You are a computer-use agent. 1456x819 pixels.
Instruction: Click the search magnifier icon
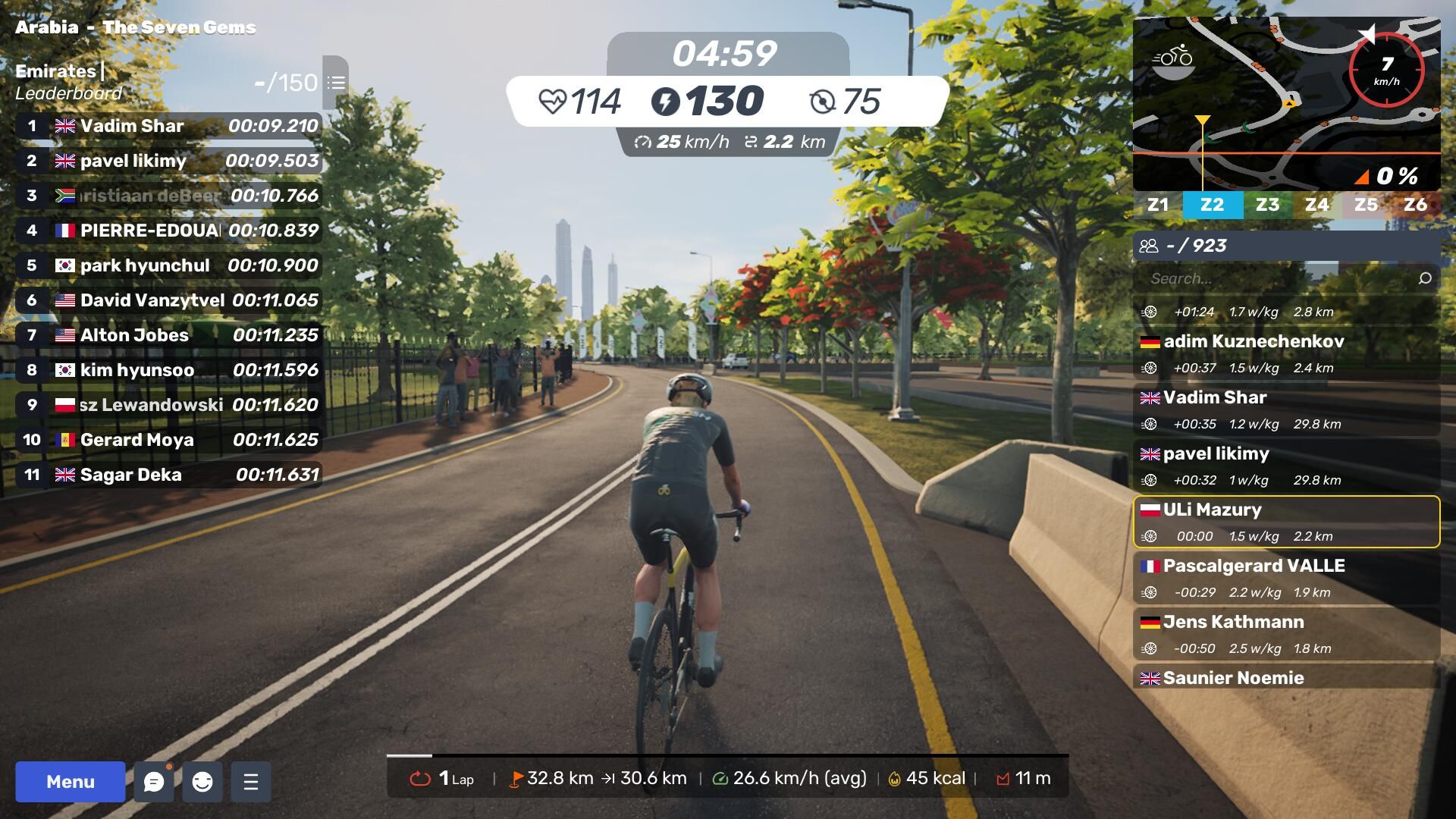pyautogui.click(x=1425, y=278)
